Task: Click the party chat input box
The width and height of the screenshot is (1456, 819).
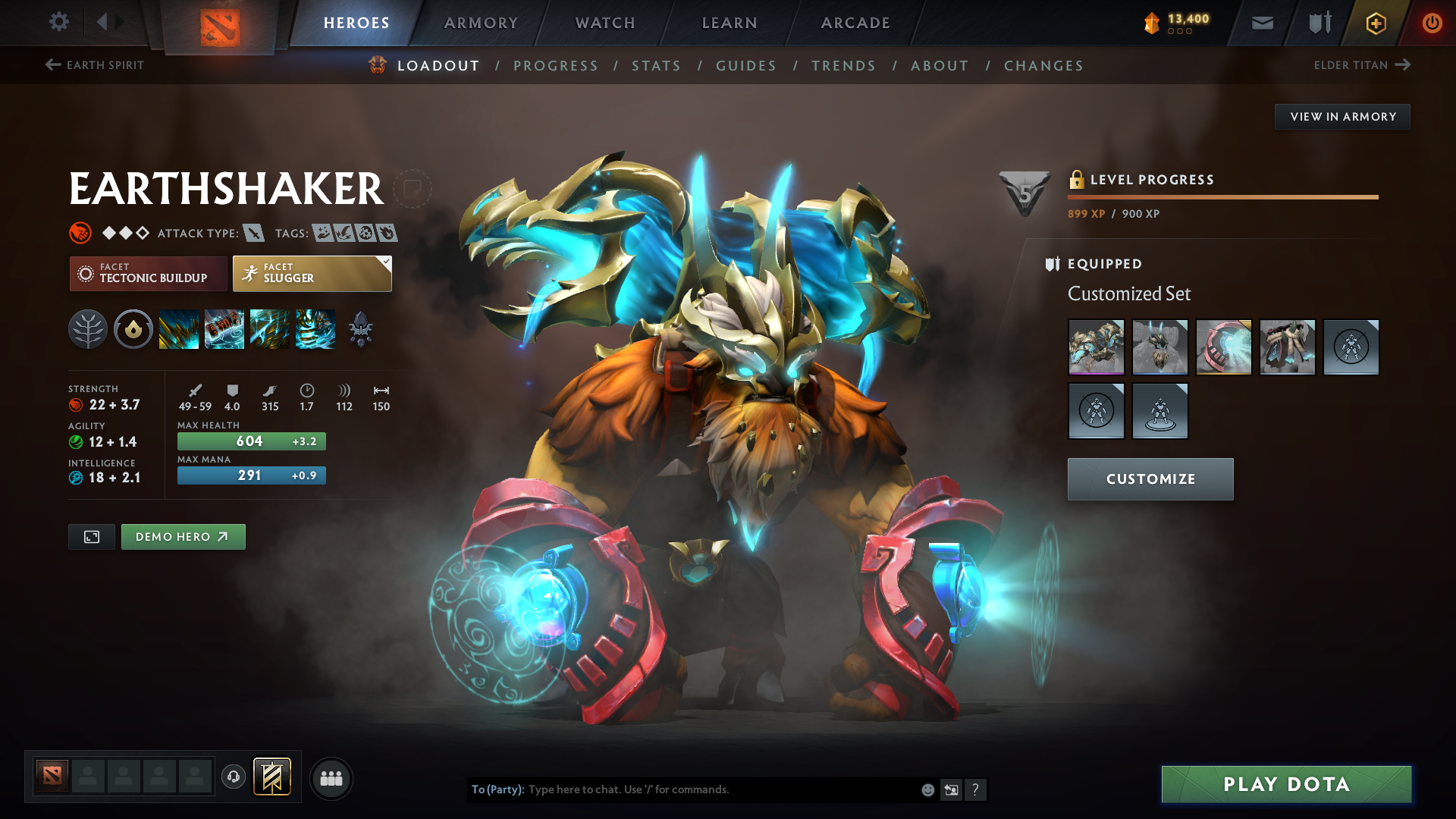Action: click(720, 789)
